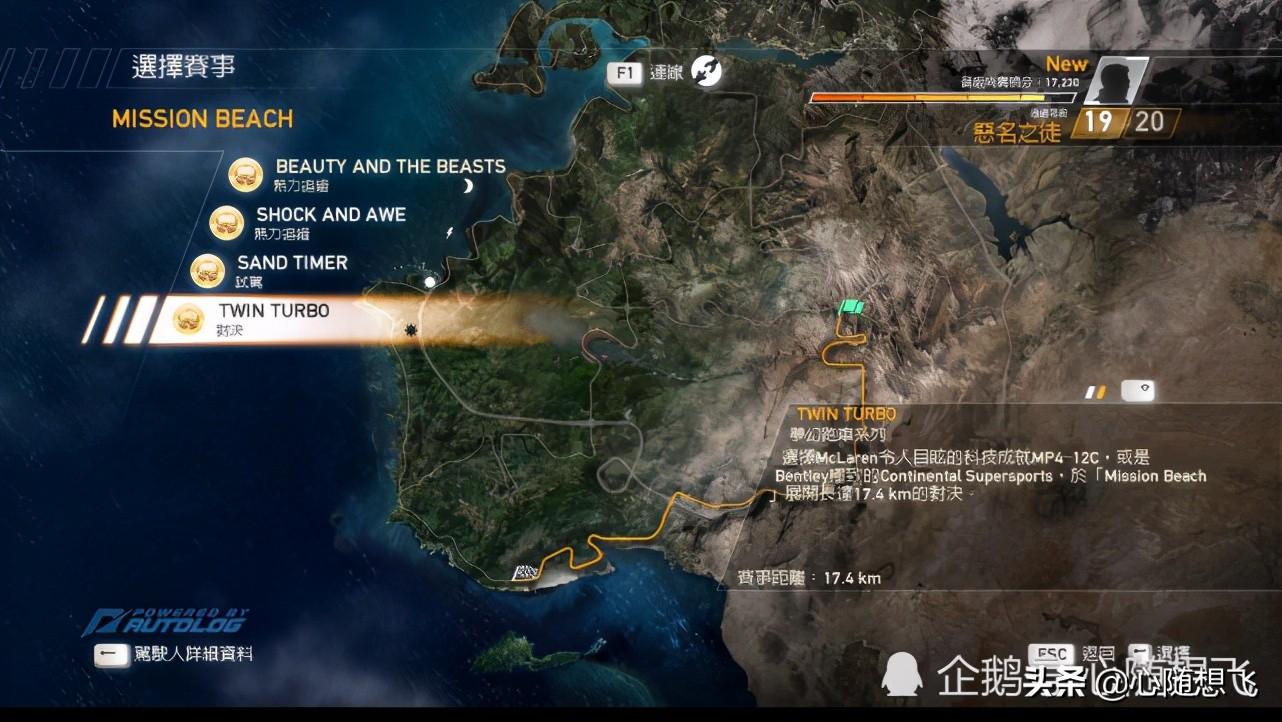Click the crescent moon event marker
1282x722 pixels.
[467, 186]
